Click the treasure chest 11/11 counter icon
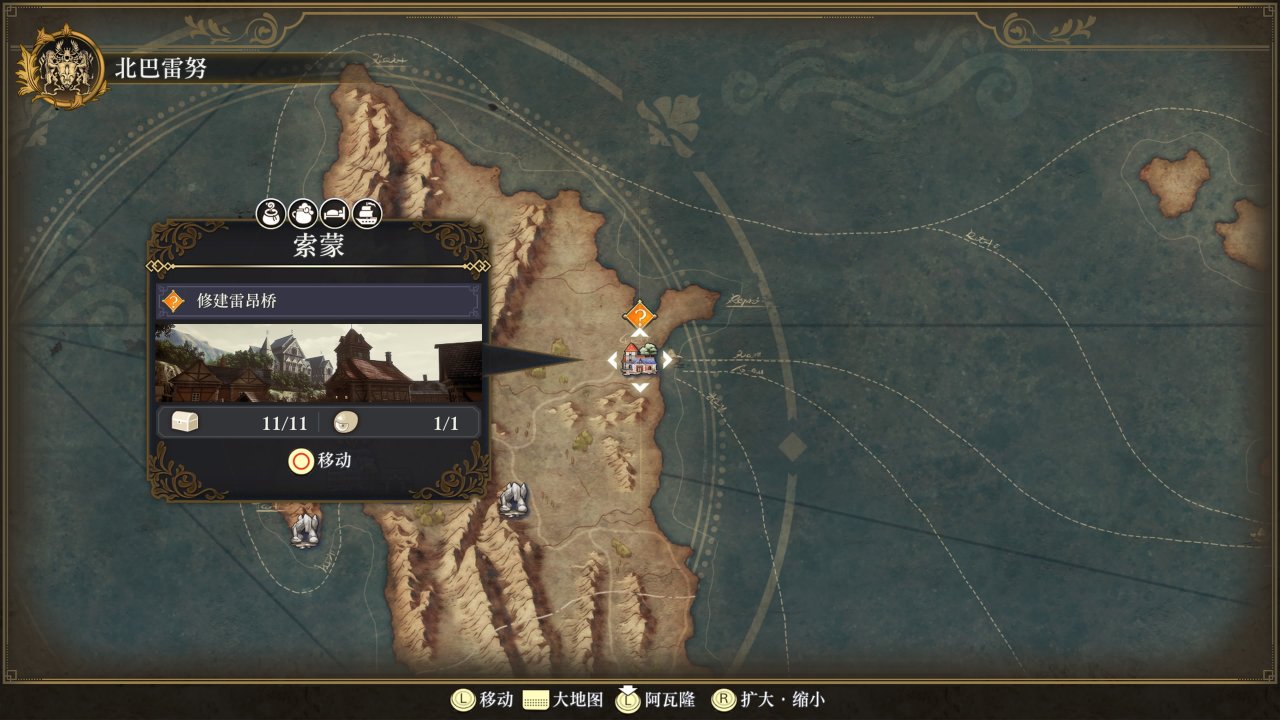 [x=185, y=423]
